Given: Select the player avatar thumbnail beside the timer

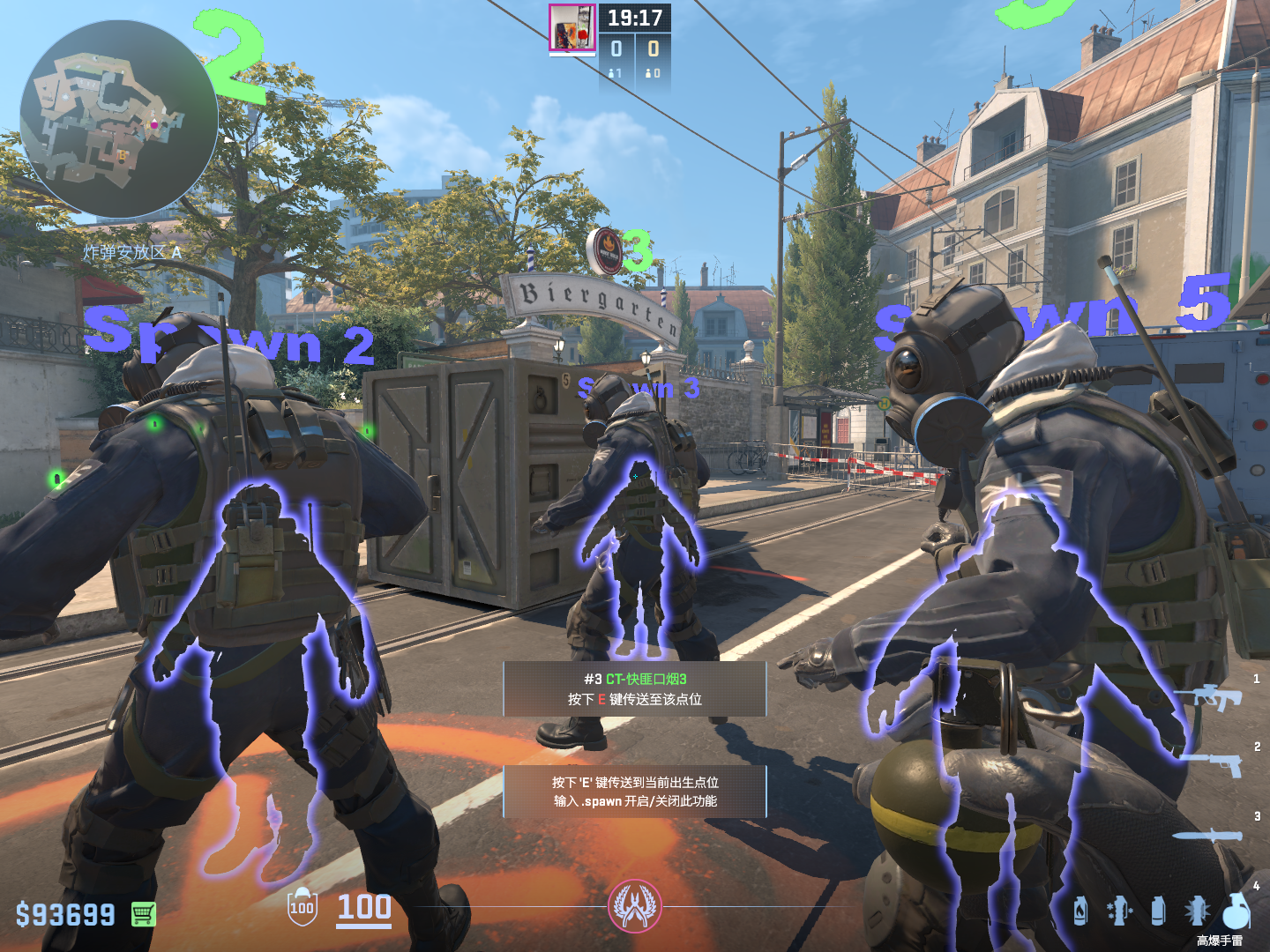Looking at the screenshot, I should [571, 27].
